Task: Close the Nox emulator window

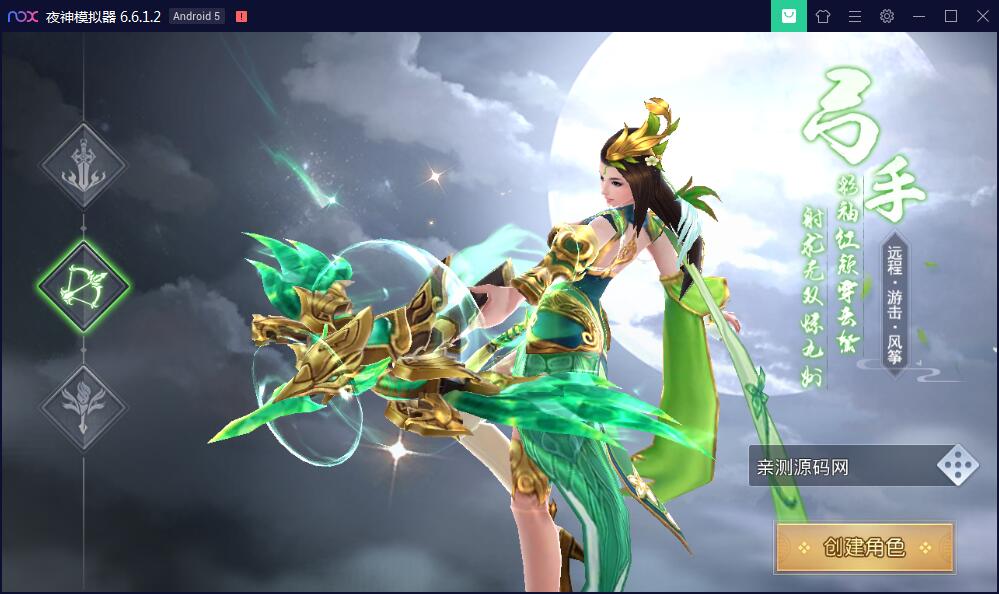Action: (982, 16)
